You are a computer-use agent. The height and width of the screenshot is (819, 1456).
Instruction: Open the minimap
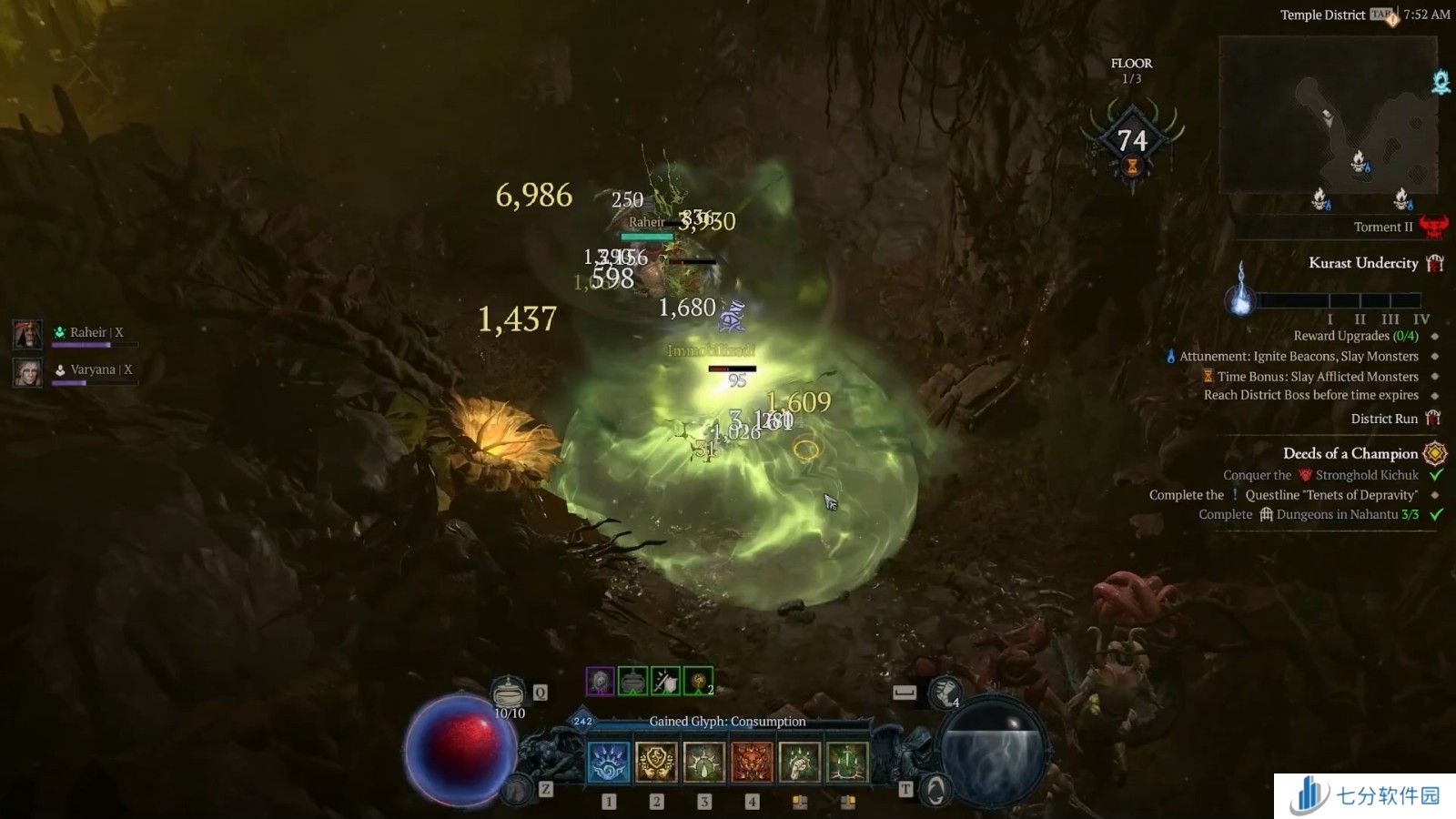pos(1328,114)
